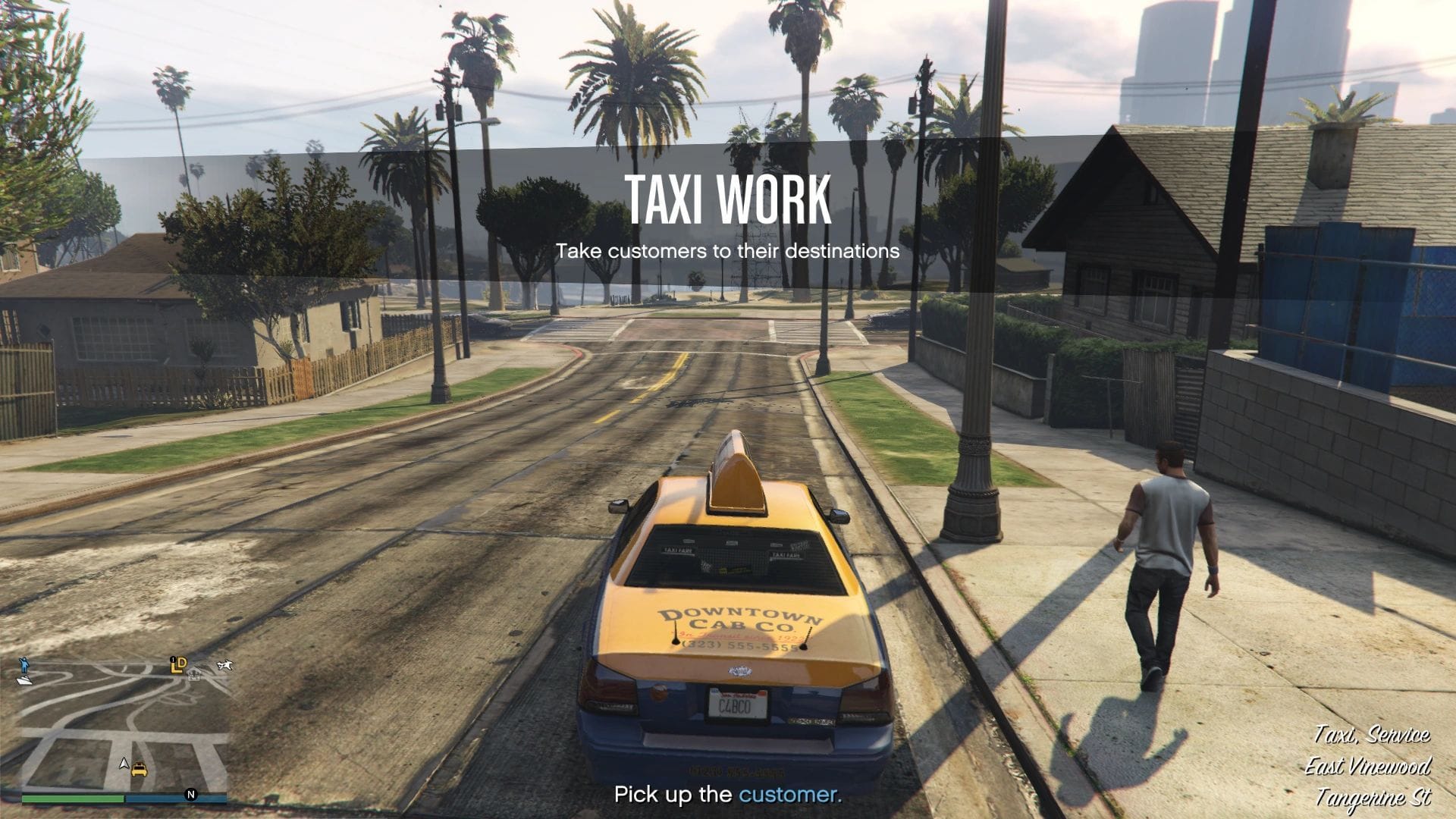This screenshot has height=819, width=1456.
Task: Select the safehouse icon near the minimap top
Action: click(x=194, y=675)
